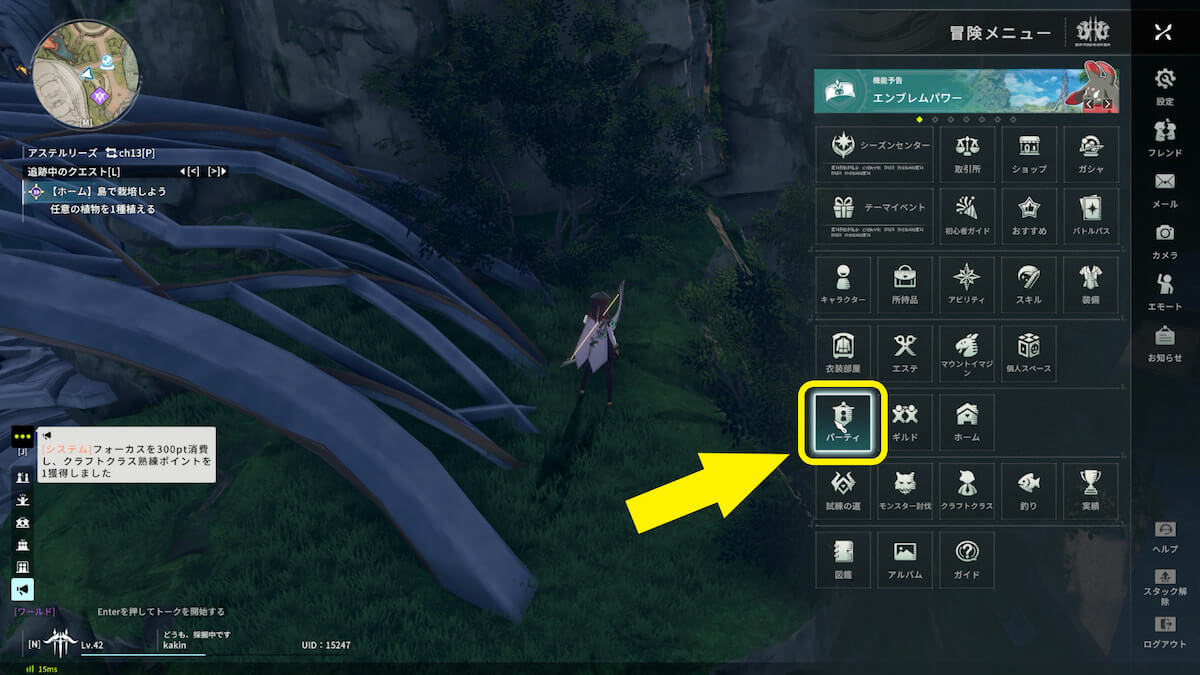
Task: Open the ショップ (Shop)
Action: pos(1029,154)
